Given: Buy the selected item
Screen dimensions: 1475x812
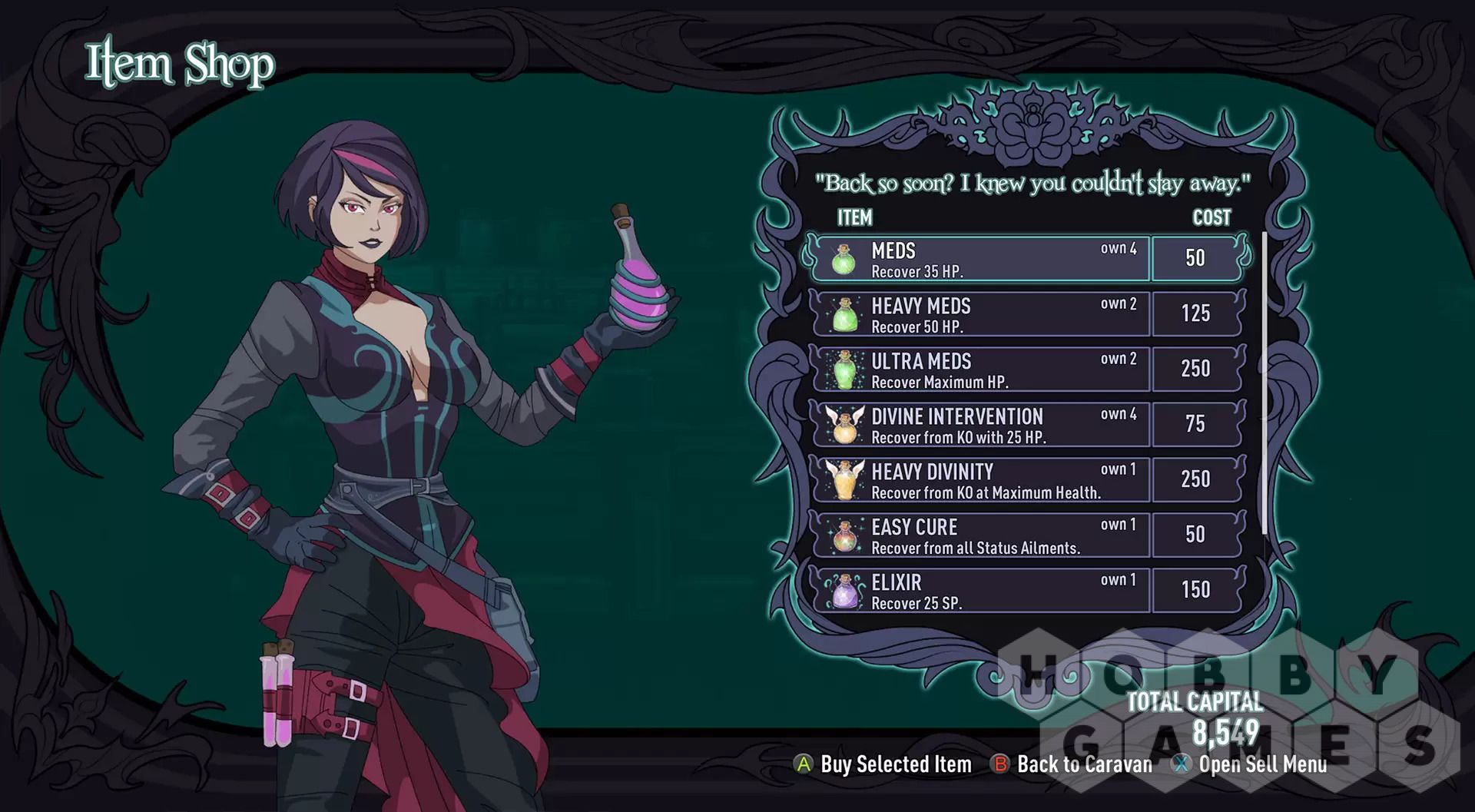Looking at the screenshot, I should (x=883, y=764).
